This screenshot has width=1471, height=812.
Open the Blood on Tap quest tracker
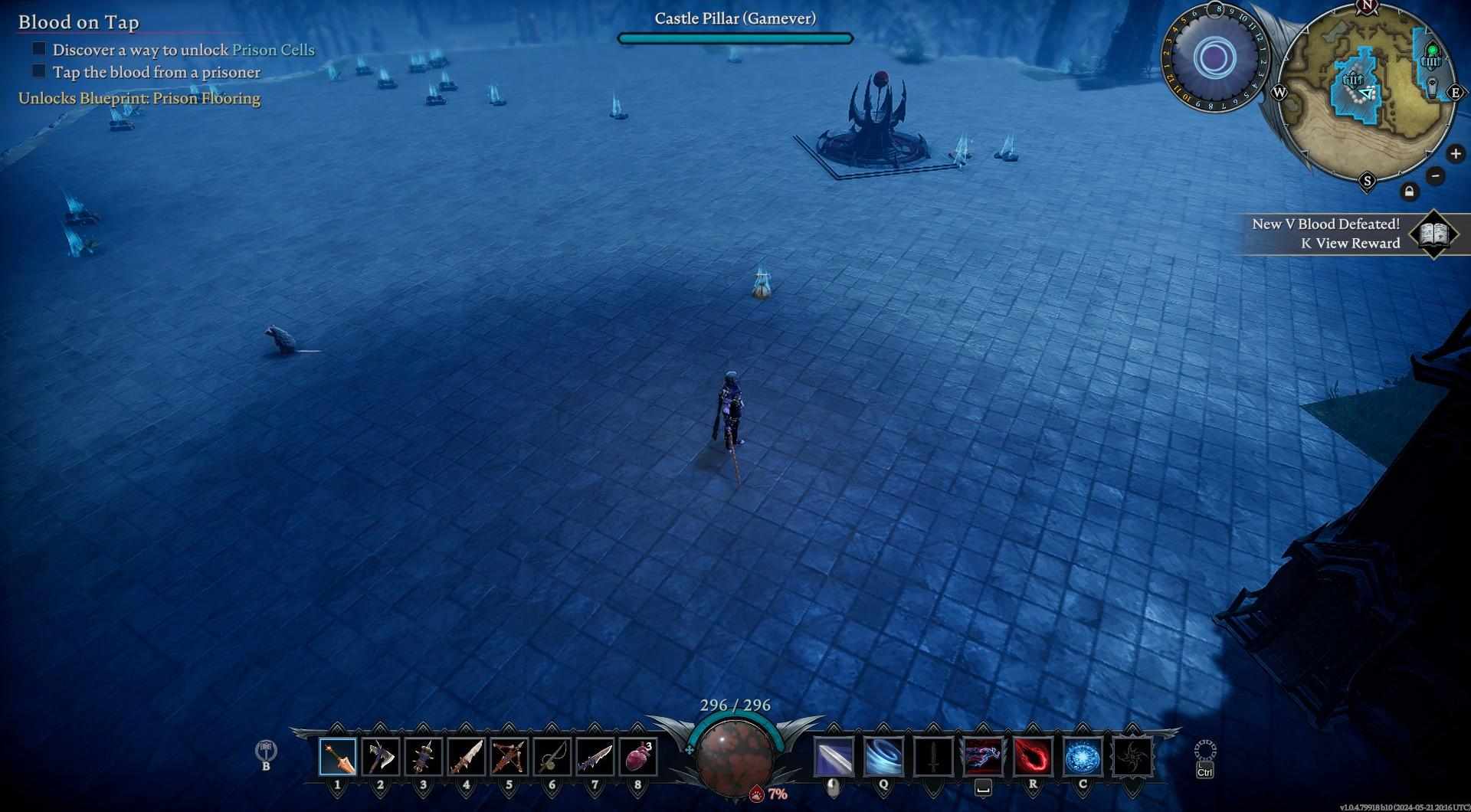click(x=78, y=22)
